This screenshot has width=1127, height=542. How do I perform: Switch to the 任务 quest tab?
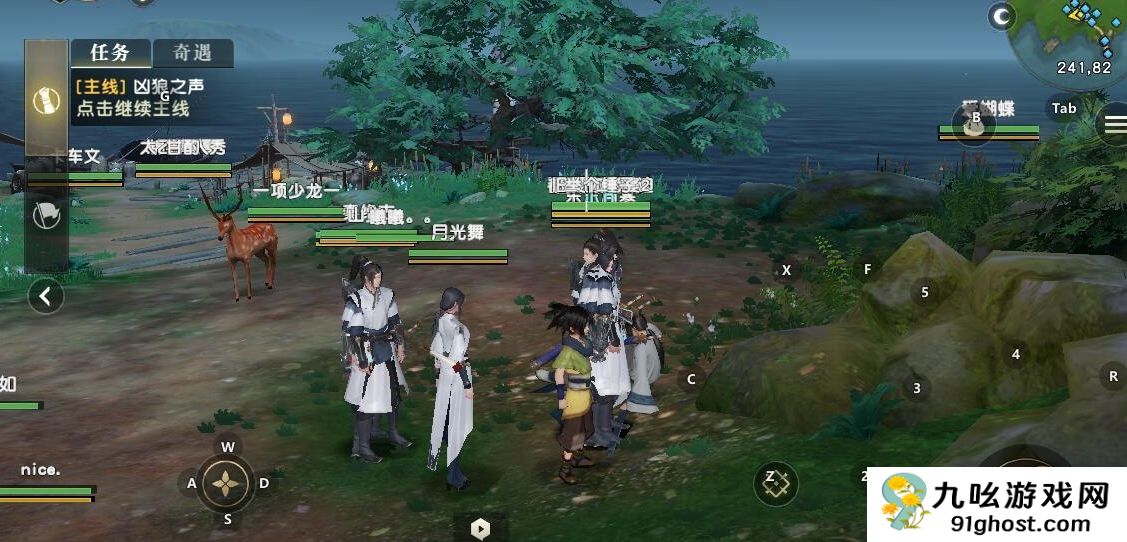click(x=111, y=53)
